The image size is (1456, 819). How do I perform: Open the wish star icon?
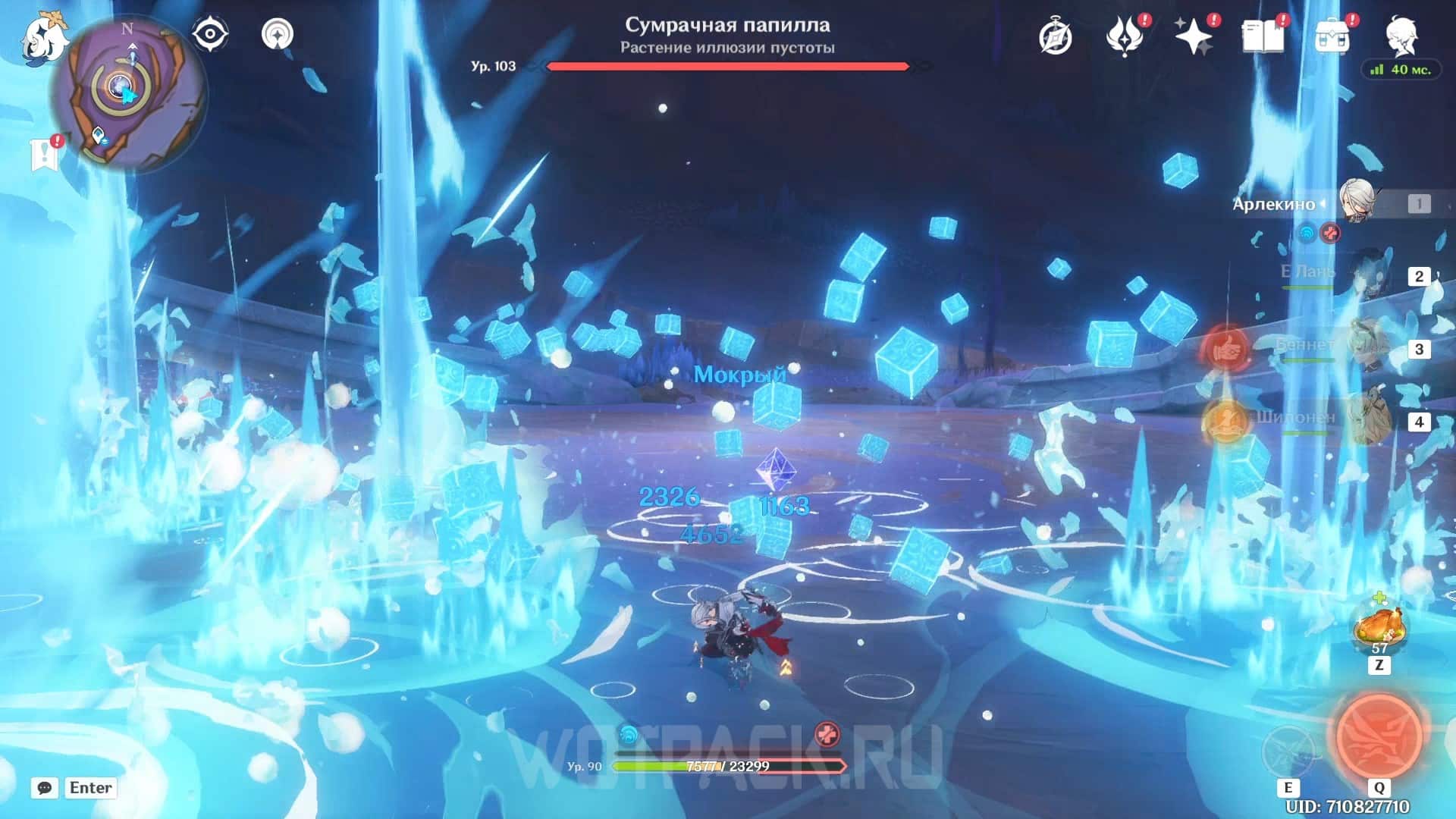1193,36
